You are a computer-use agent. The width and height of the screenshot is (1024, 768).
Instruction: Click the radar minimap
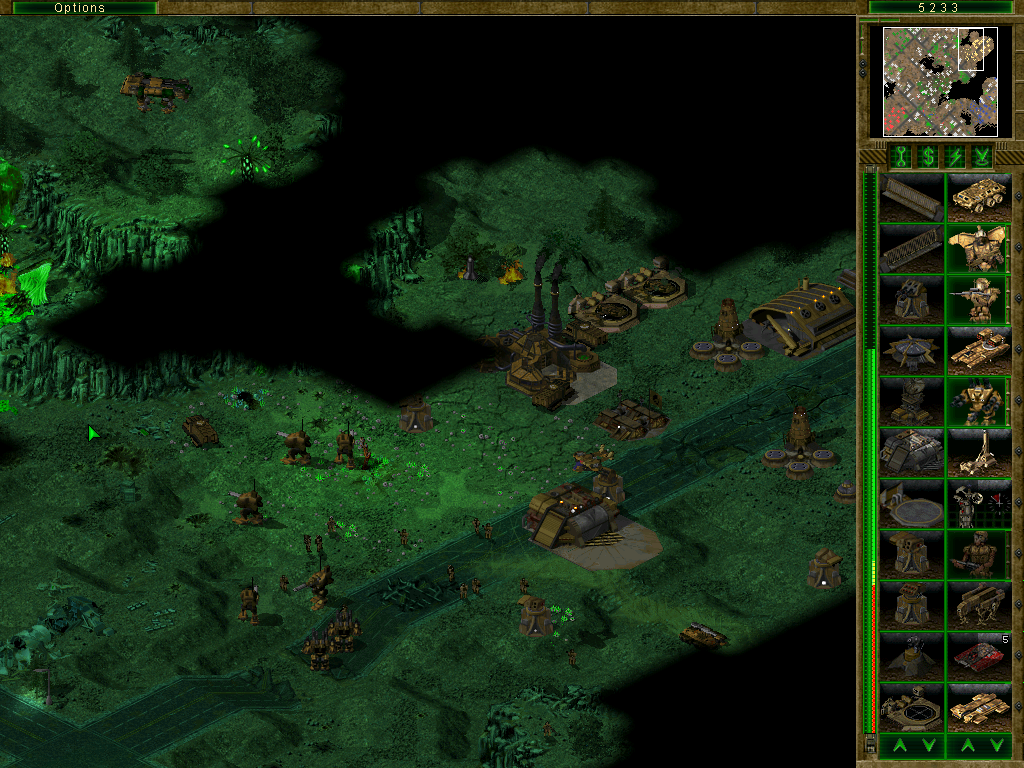pyautogui.click(x=940, y=81)
